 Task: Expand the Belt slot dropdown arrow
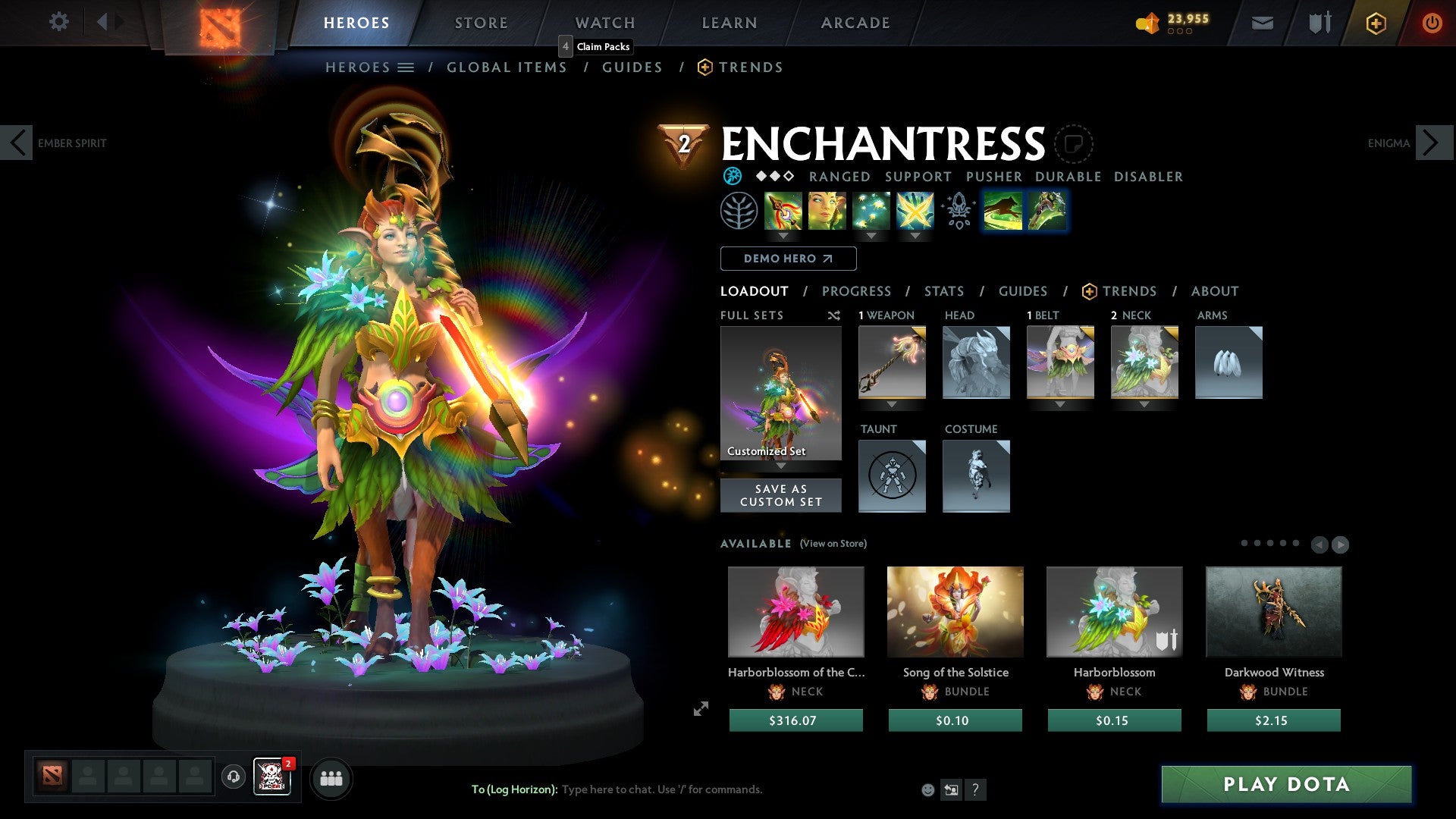(1060, 404)
